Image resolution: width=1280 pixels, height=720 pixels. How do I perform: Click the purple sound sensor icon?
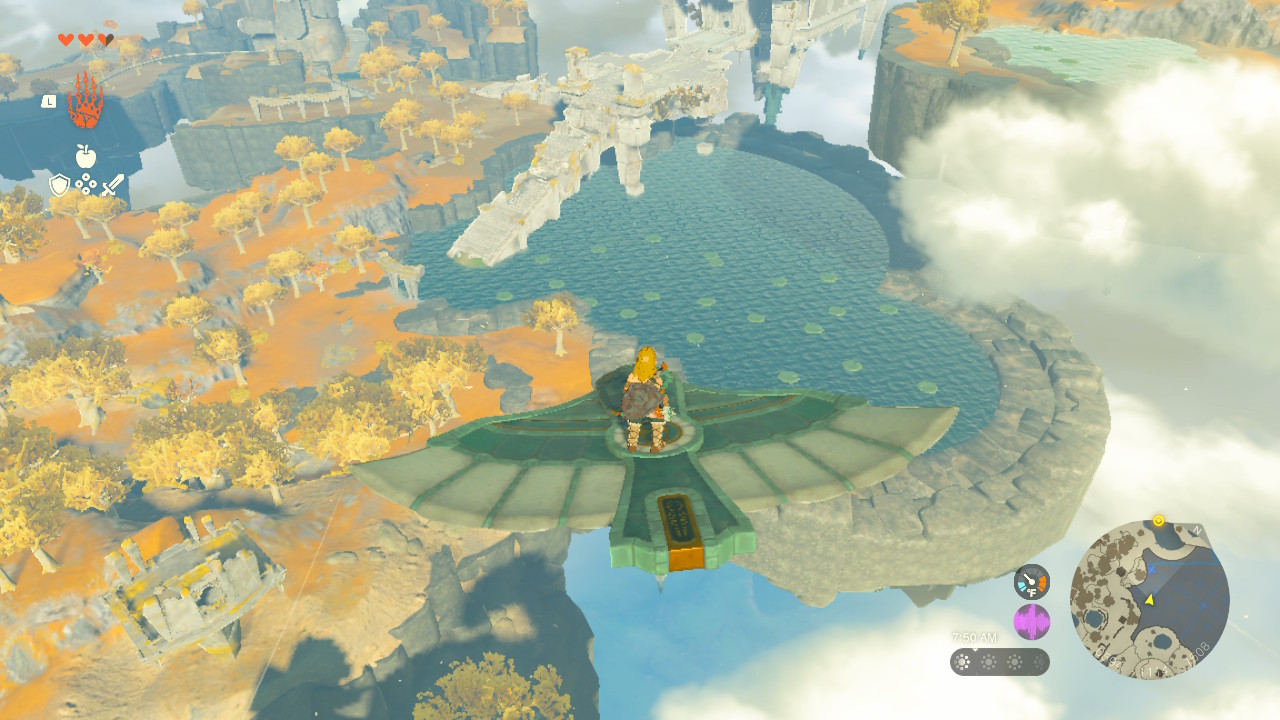coord(1031,622)
